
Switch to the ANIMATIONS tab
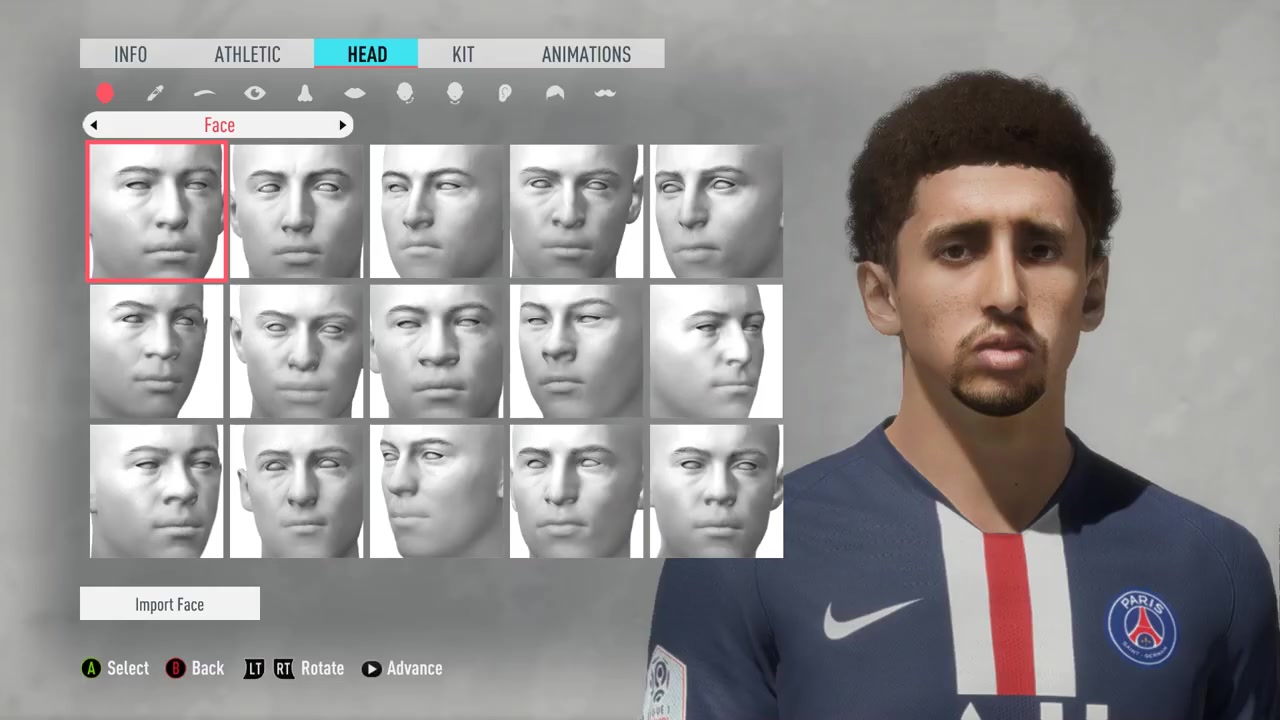[586, 54]
